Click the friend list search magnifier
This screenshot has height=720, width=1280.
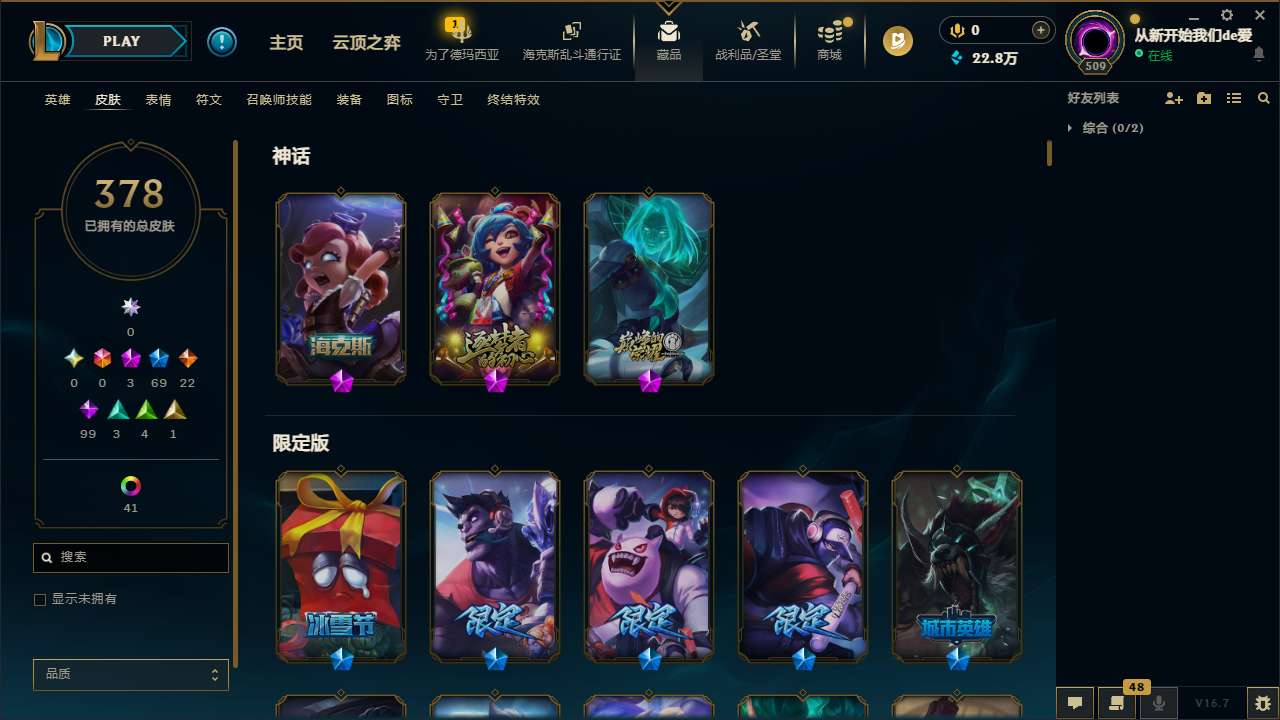1264,97
